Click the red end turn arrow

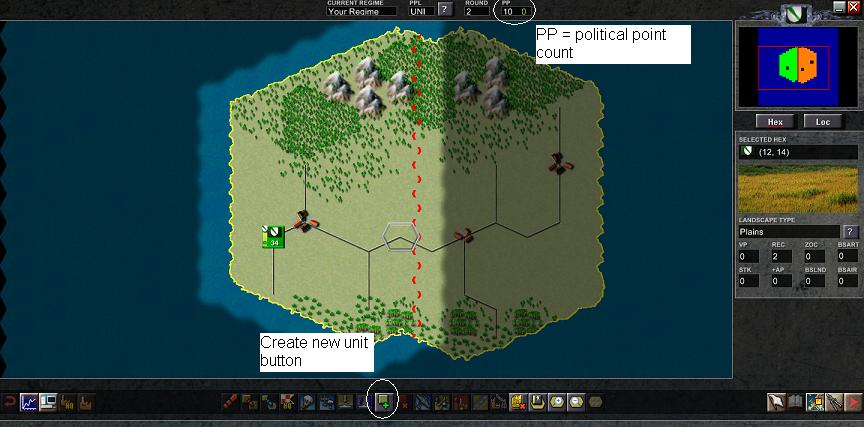pyautogui.click(x=852, y=402)
